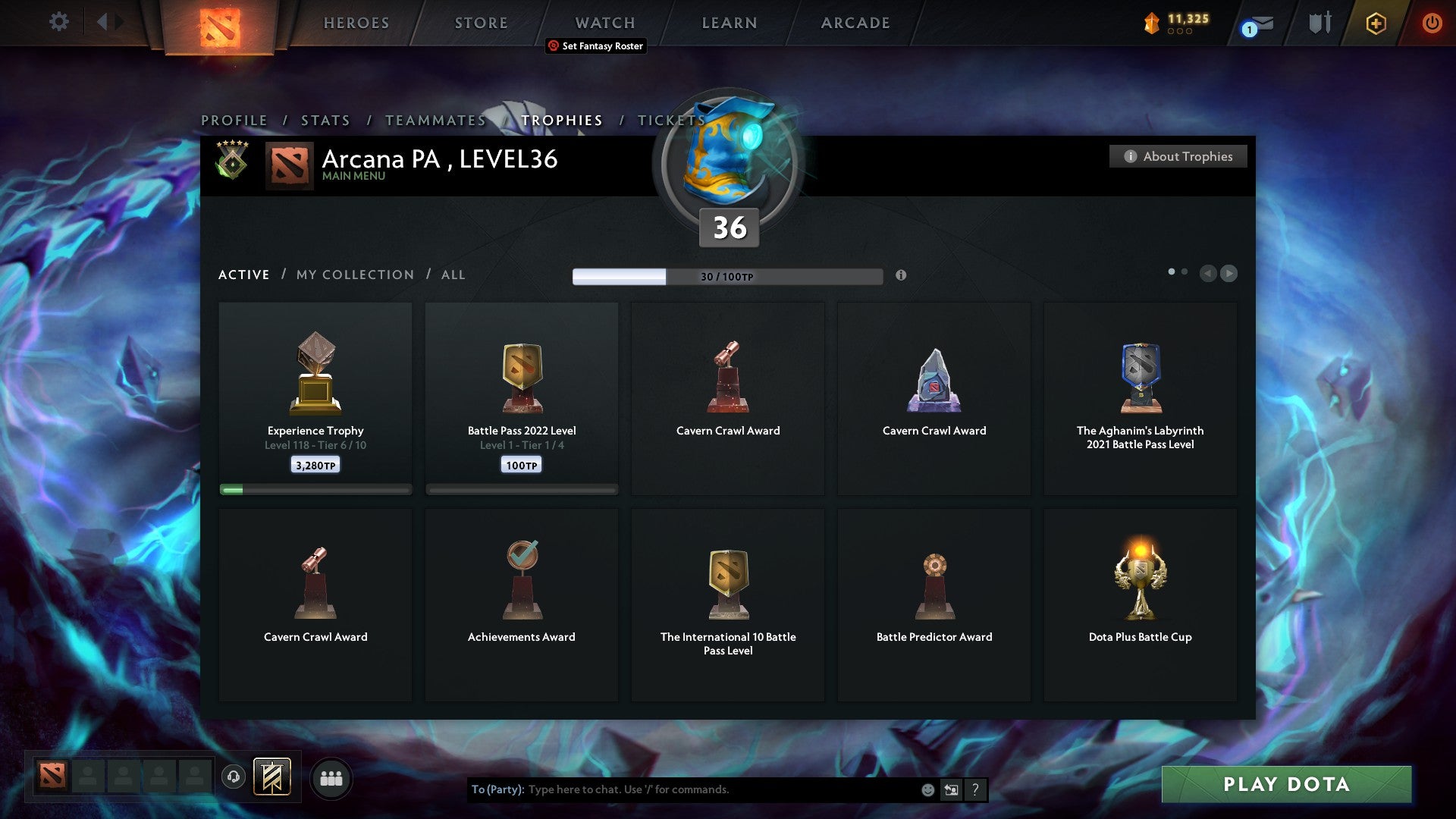Open the Dota 2 settings gear

pyautogui.click(x=58, y=22)
